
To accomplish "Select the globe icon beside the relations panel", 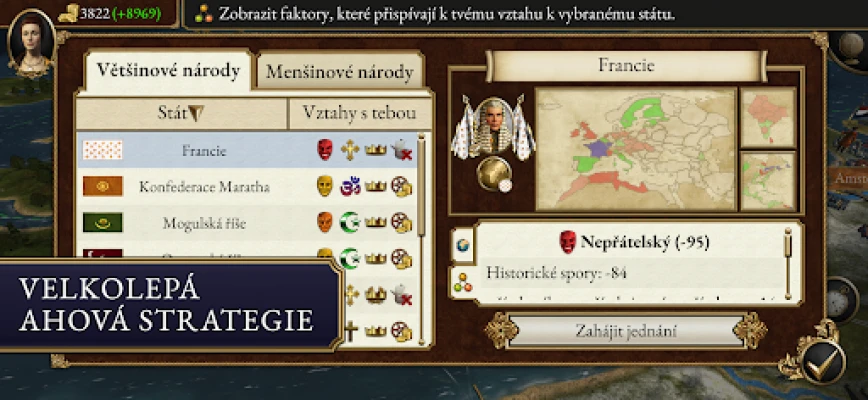I will point(463,243).
